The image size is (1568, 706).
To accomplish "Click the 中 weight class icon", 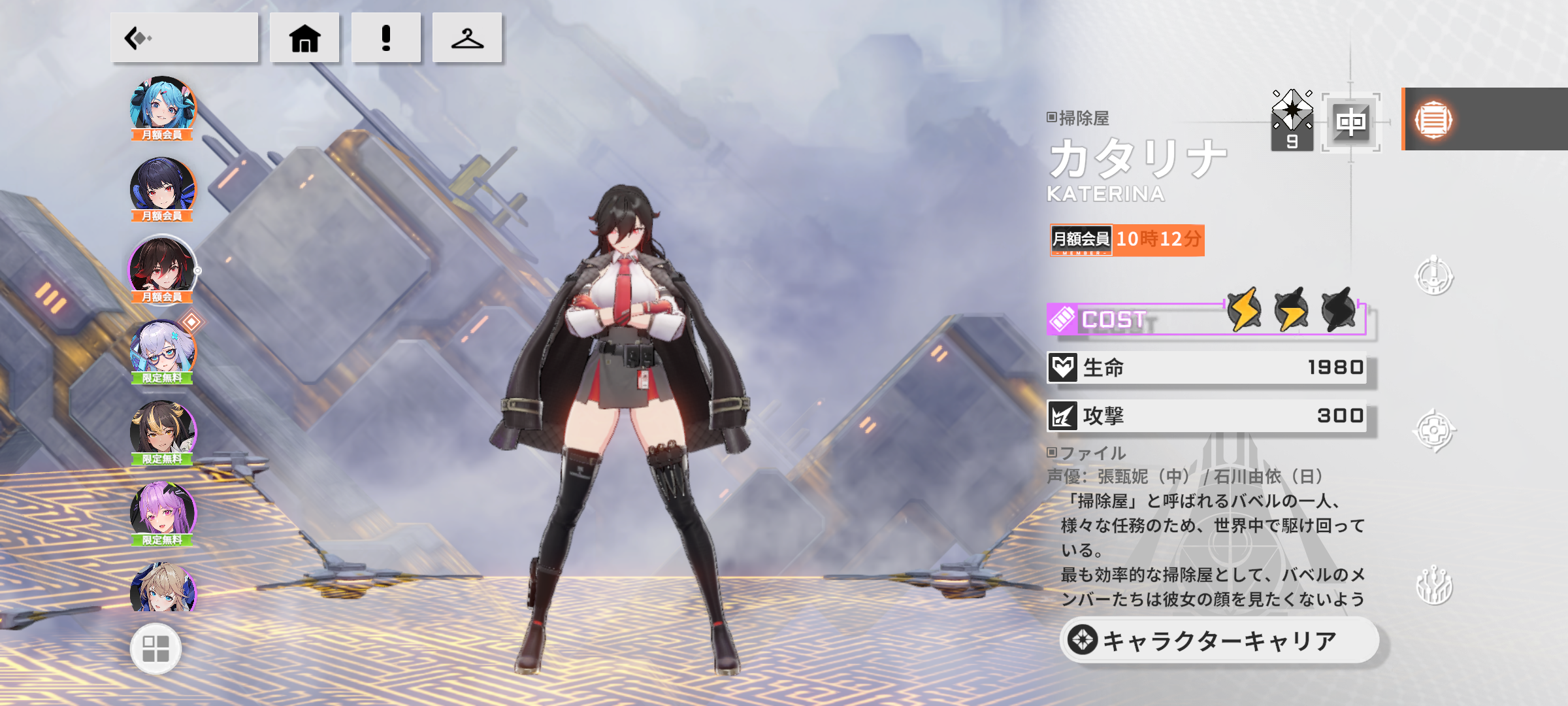I will [x=1350, y=122].
